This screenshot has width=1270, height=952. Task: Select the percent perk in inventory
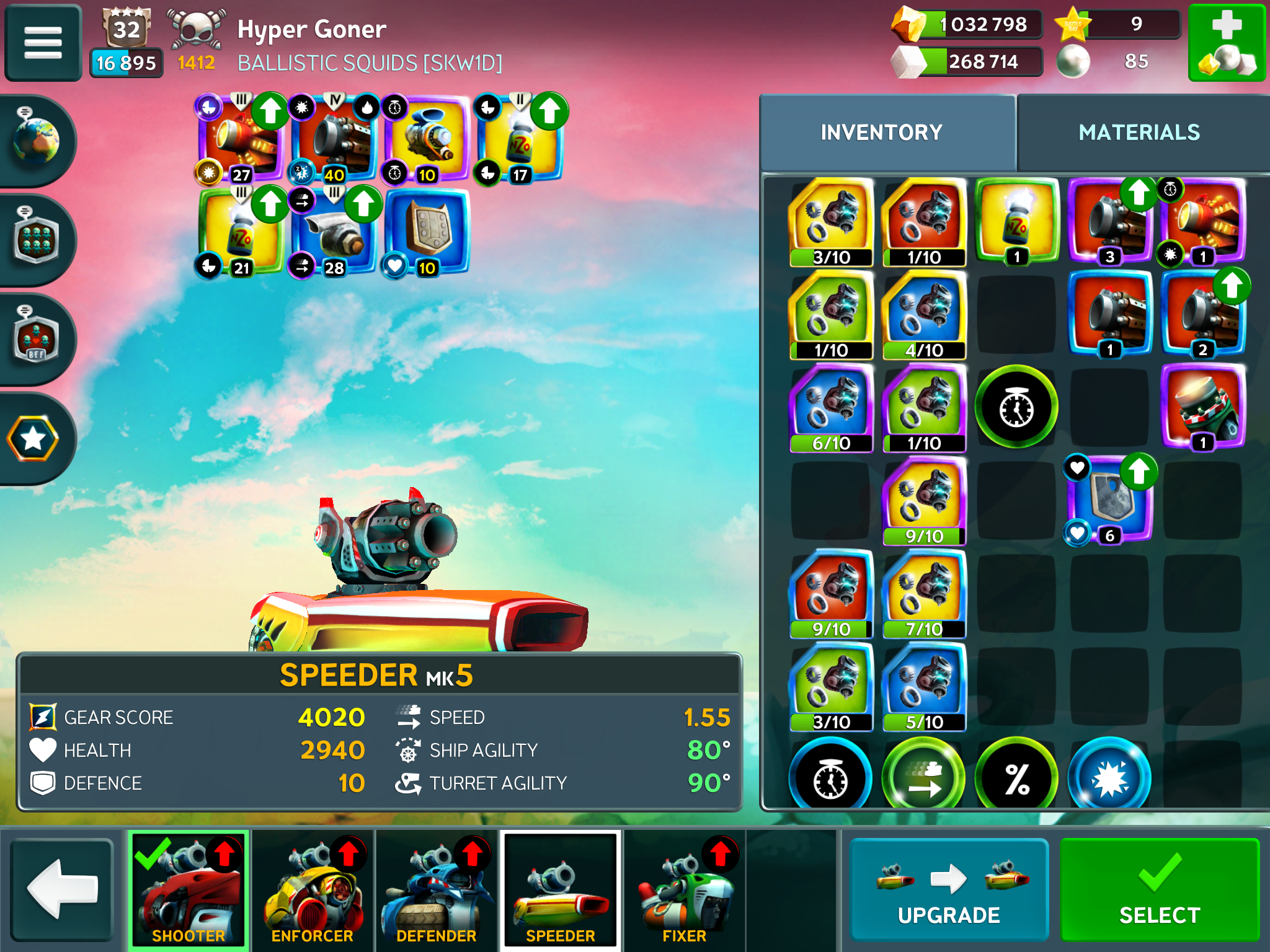tap(1016, 777)
